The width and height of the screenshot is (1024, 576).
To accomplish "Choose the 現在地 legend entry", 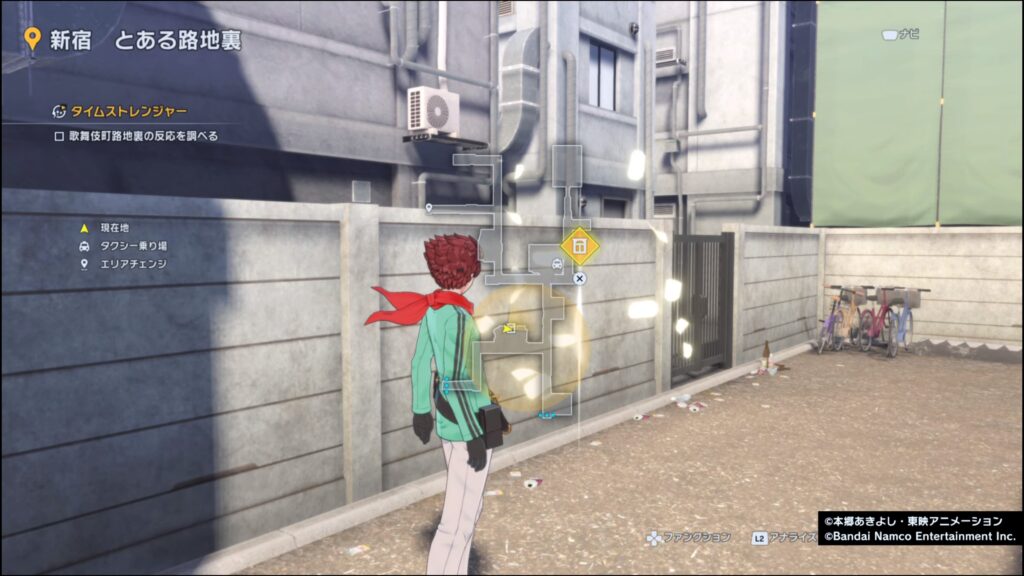I will point(110,228).
